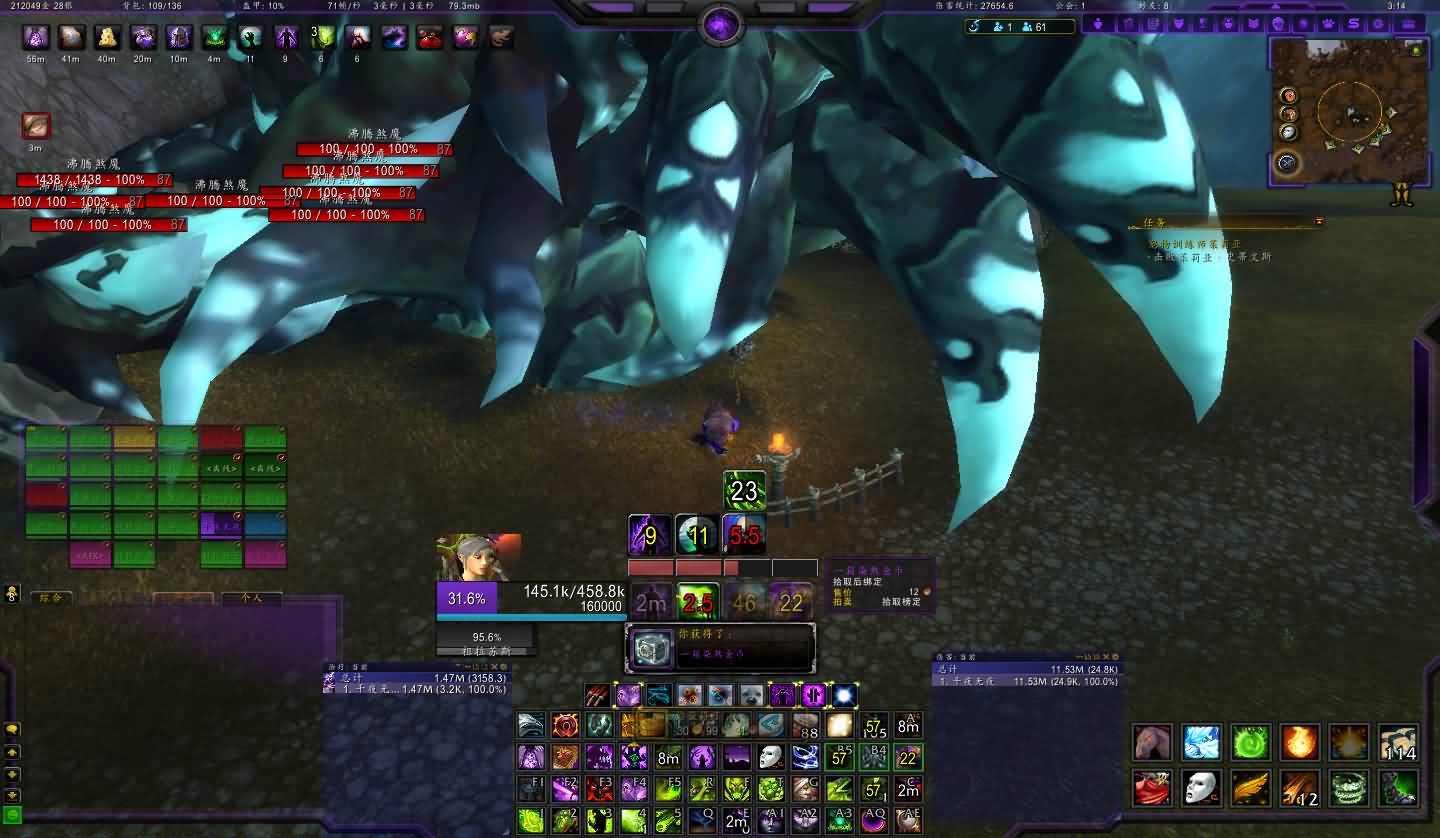Image resolution: width=1440 pixels, height=838 pixels.
Task: Activate the green swirl portal icon
Action: [1251, 743]
